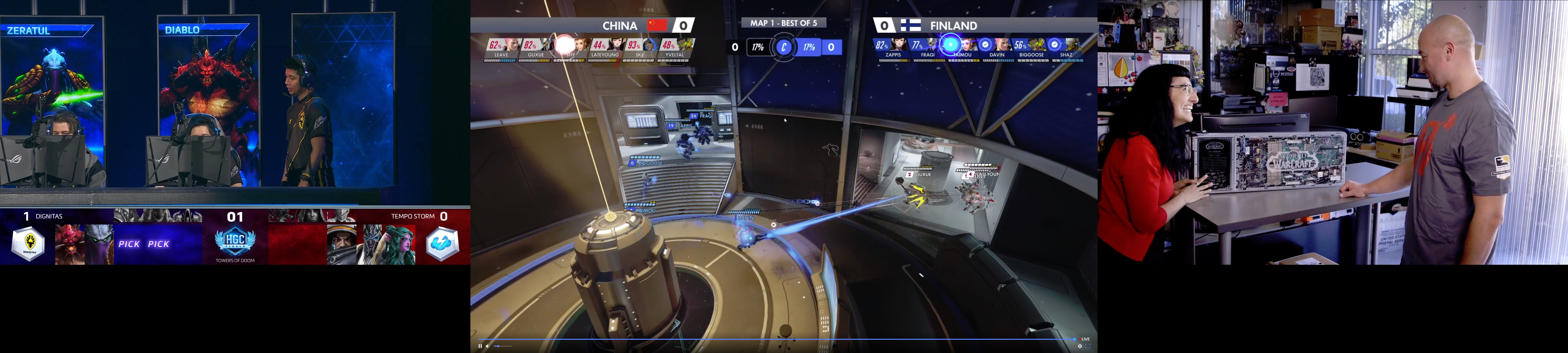Select SKY's player card
The width and height of the screenshot is (1568, 353).
point(640,49)
